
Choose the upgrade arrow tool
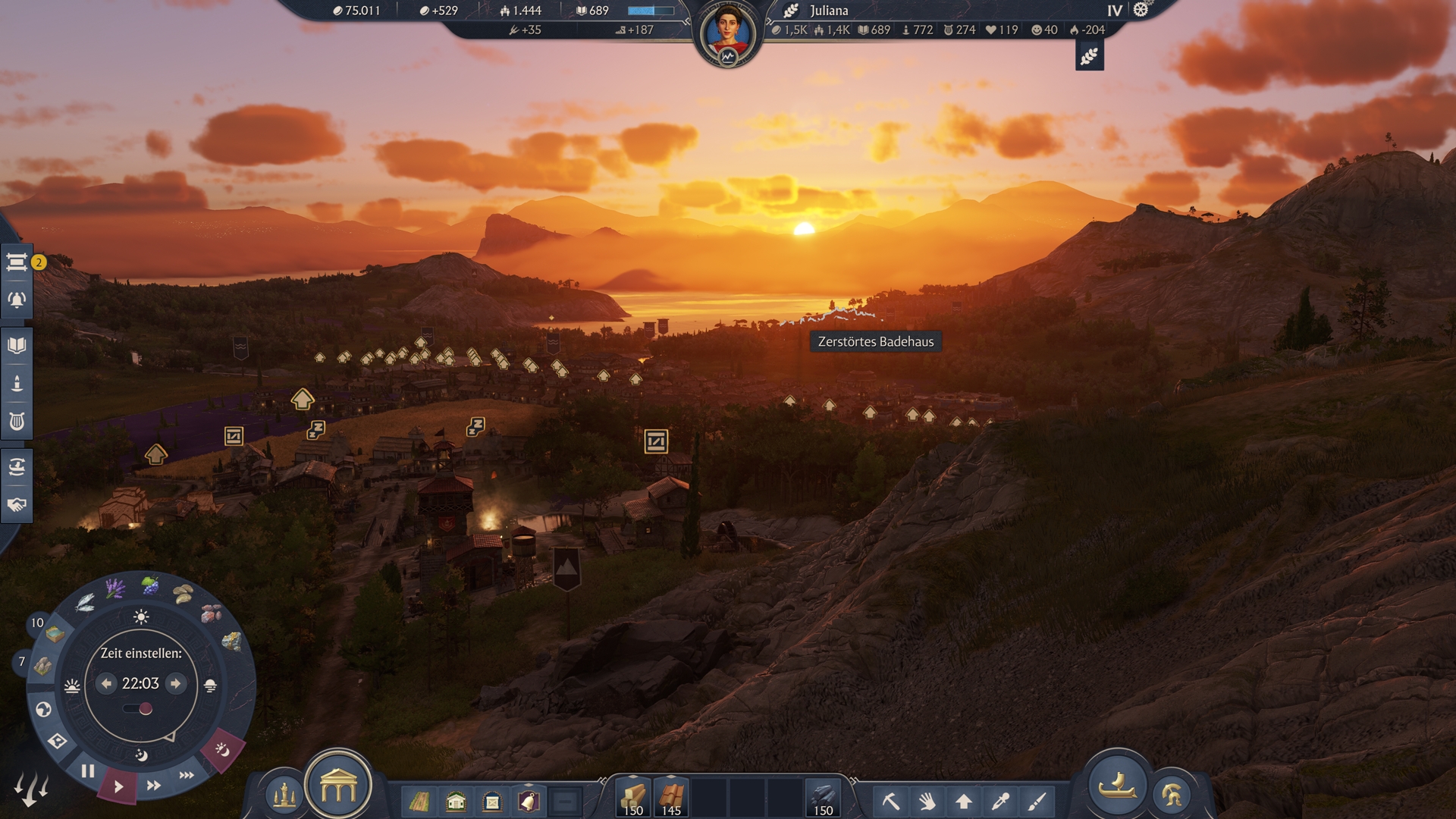point(964,801)
